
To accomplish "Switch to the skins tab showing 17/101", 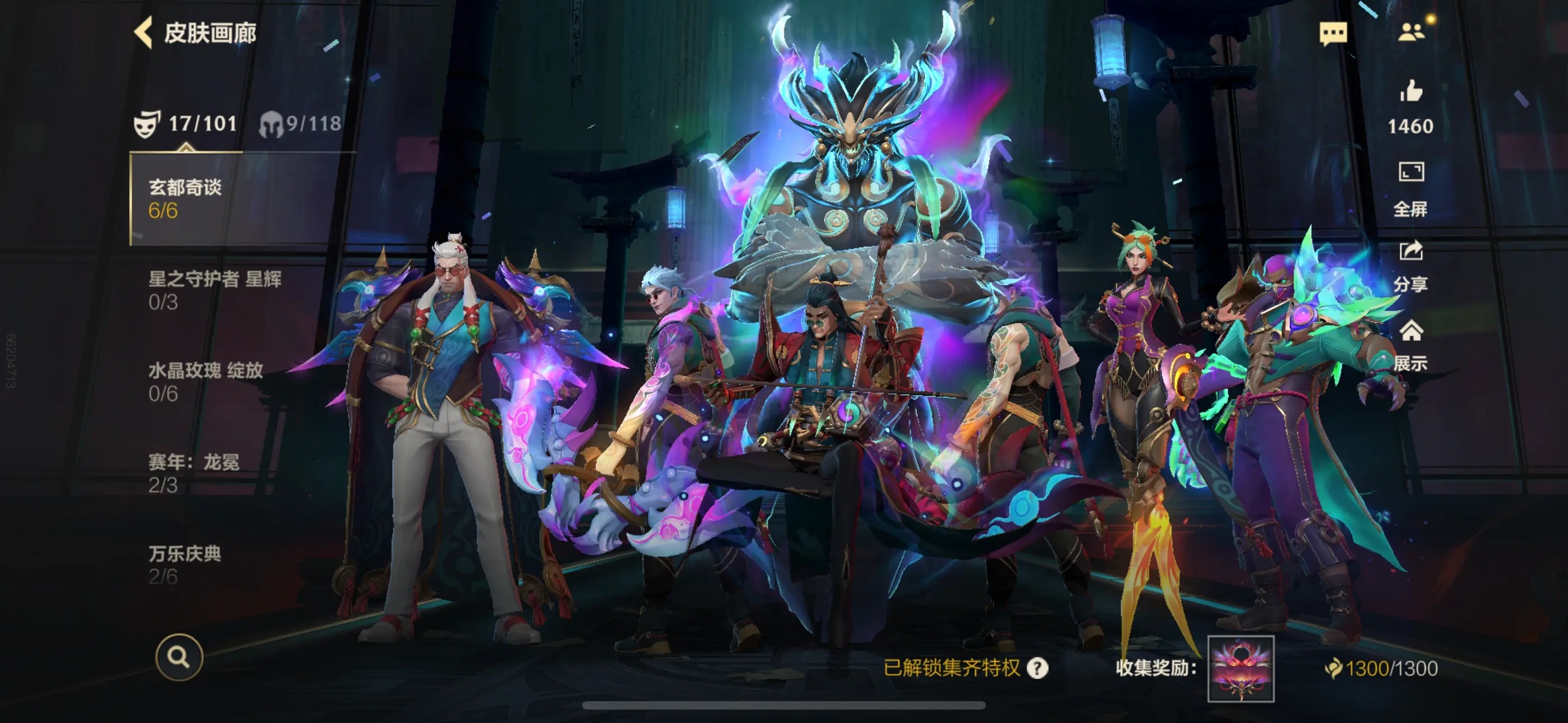I will click(x=186, y=124).
